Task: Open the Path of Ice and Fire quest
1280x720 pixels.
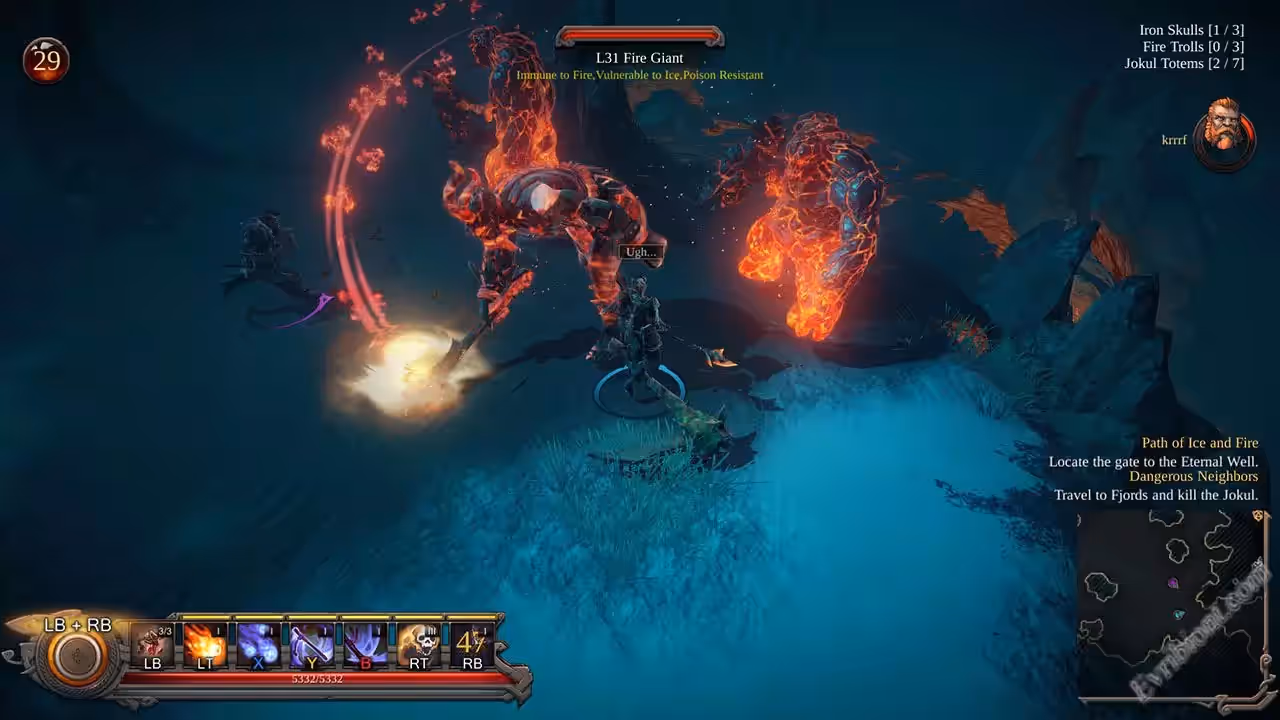Action: [x=1200, y=443]
